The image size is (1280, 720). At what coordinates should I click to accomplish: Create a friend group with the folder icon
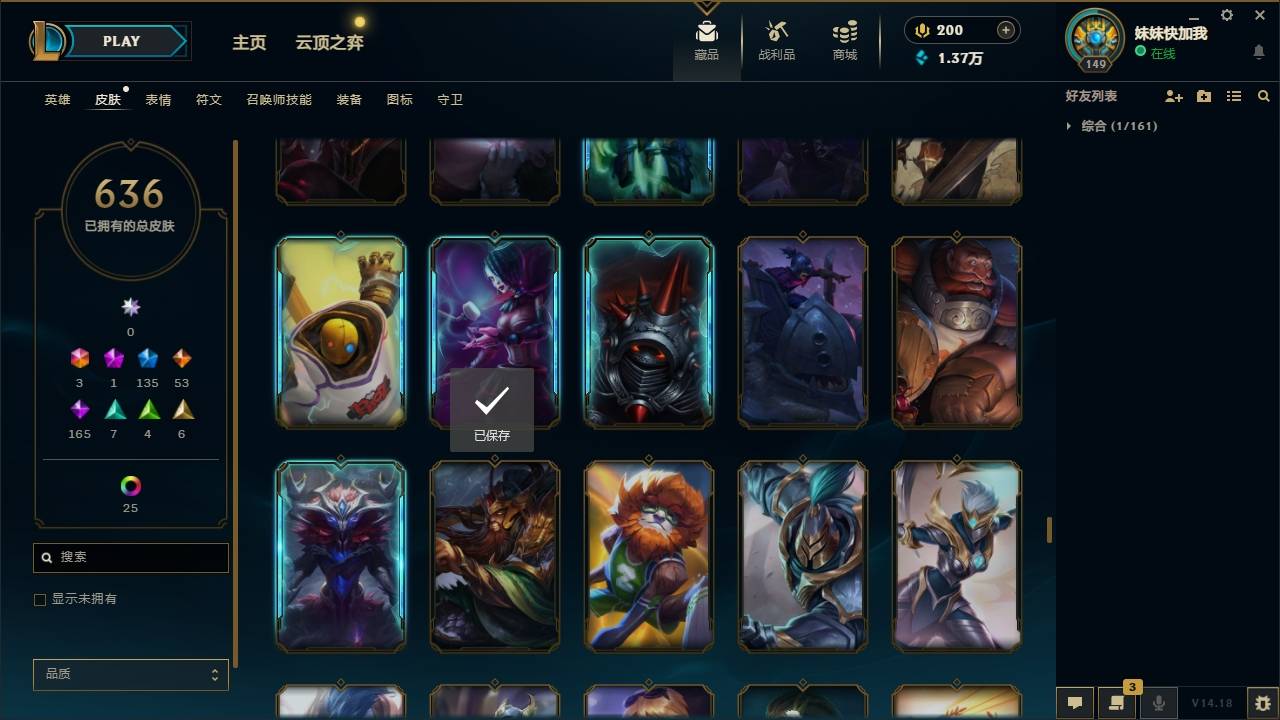(1204, 96)
